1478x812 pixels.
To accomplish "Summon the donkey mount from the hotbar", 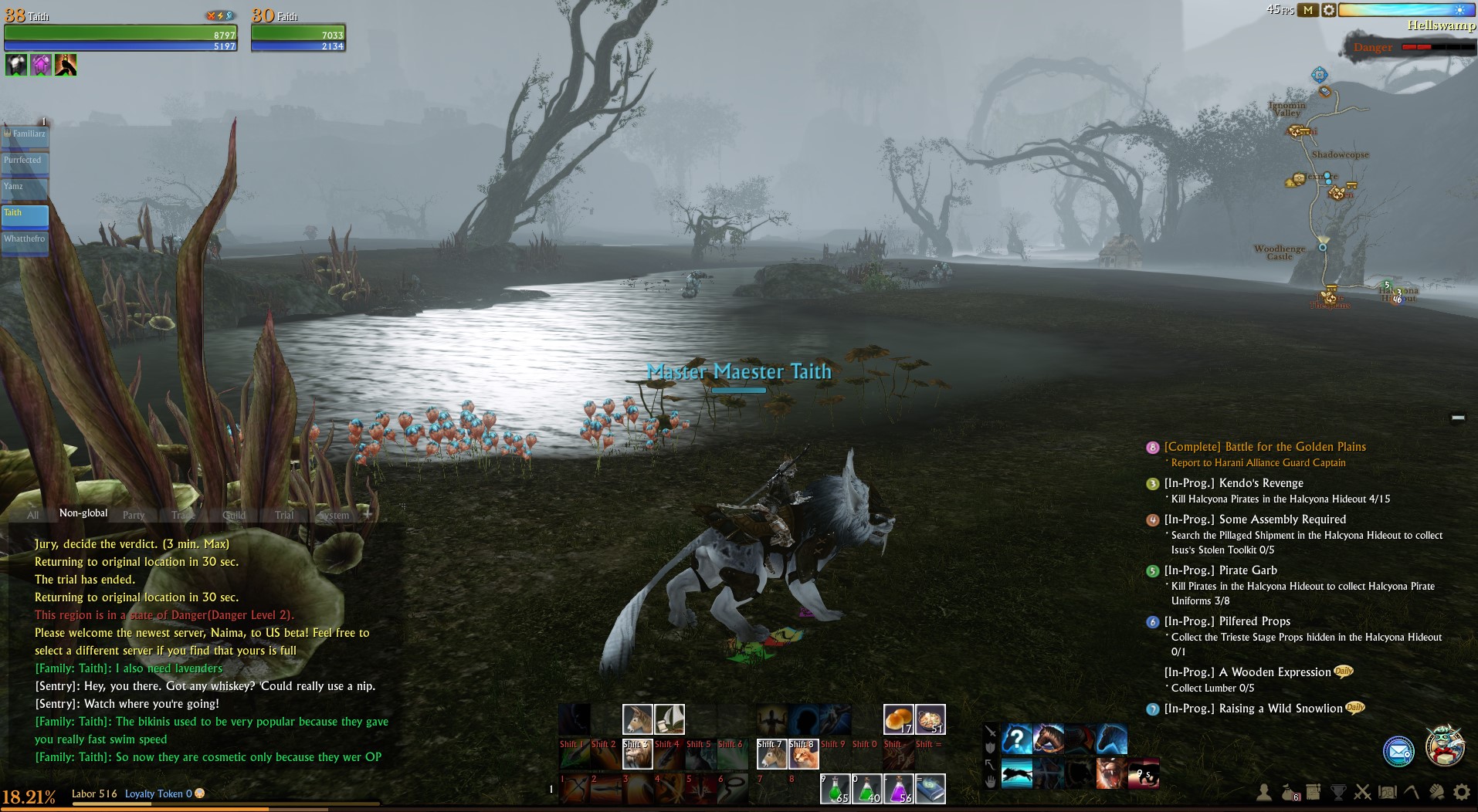I will [637, 719].
